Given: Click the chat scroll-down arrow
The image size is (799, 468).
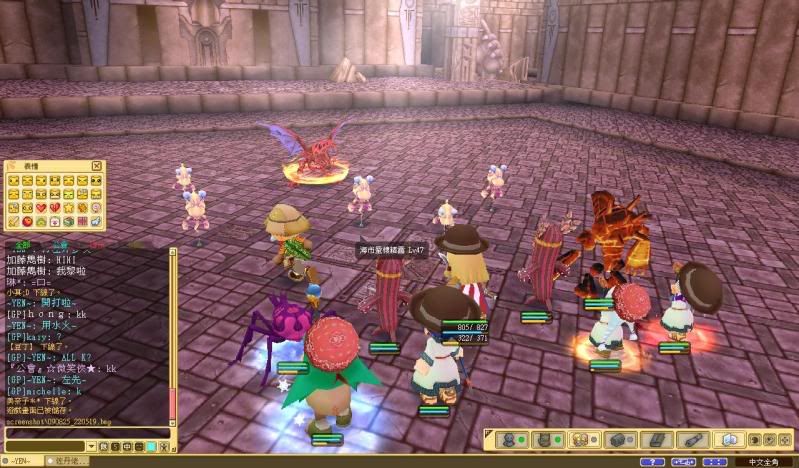Looking at the screenshot, I should click(172, 424).
